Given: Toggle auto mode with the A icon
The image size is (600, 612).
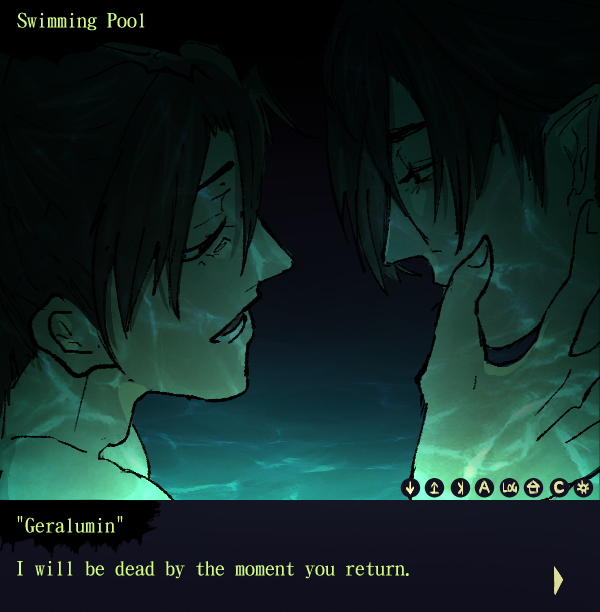Looking at the screenshot, I should 485,488.
